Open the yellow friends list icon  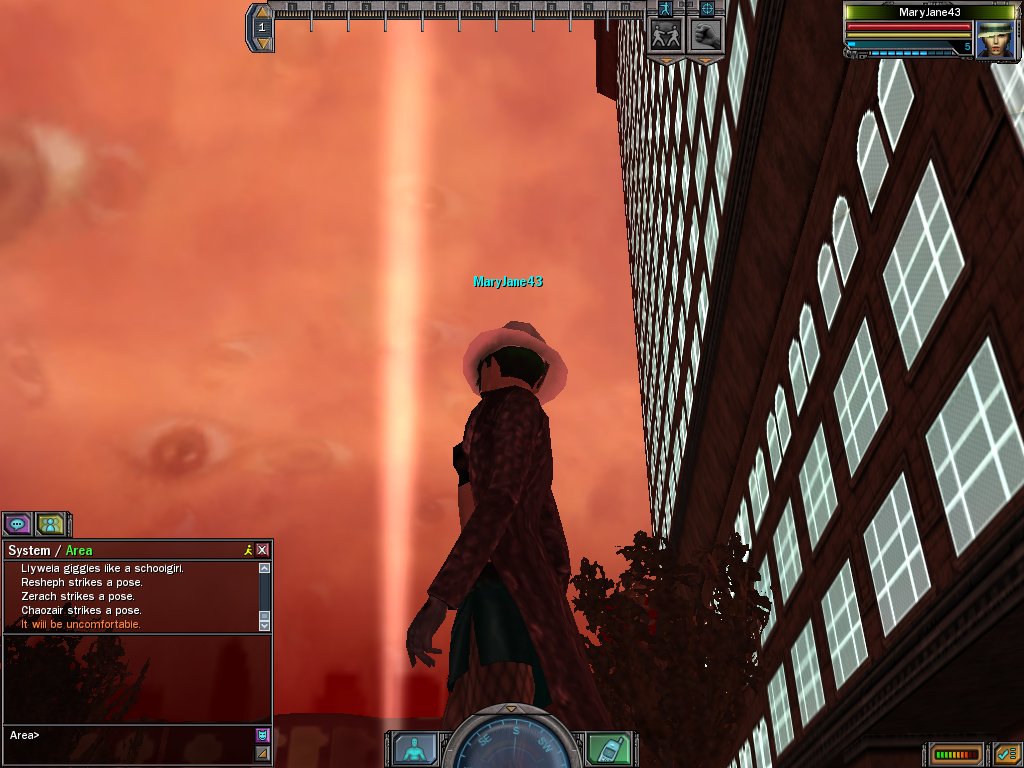click(50, 523)
